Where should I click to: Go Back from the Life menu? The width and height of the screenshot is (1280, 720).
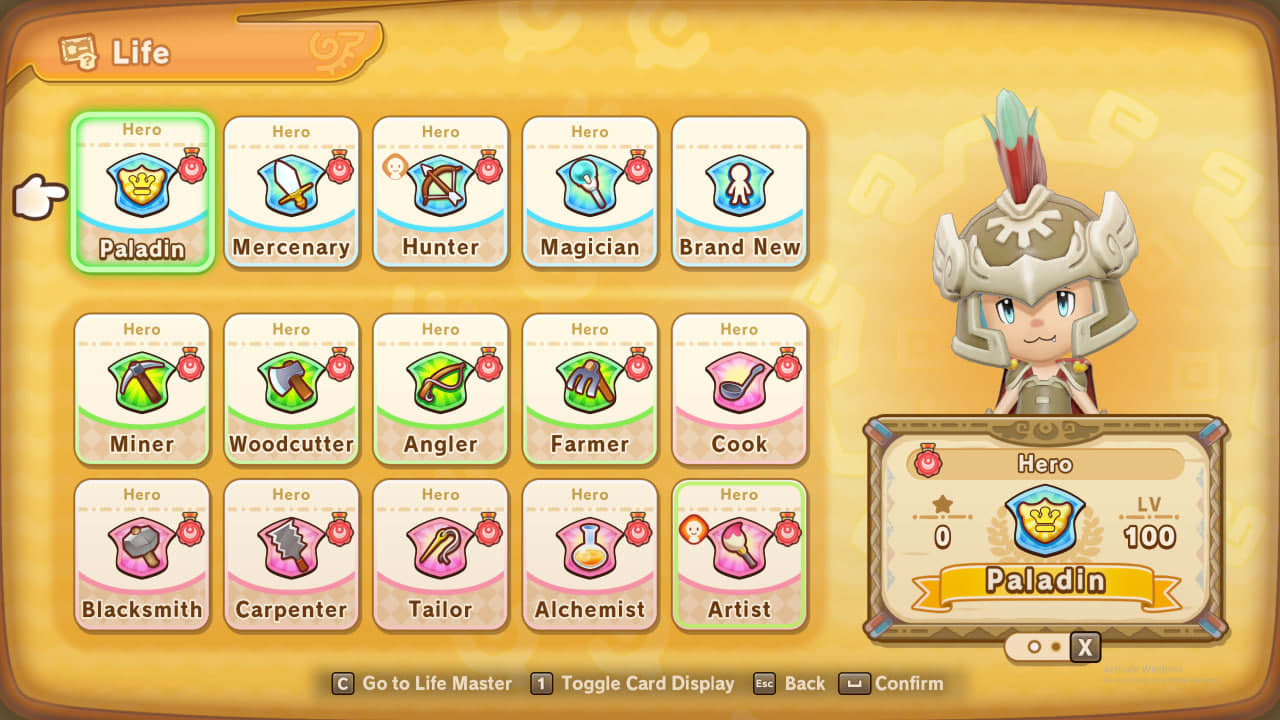(x=790, y=684)
